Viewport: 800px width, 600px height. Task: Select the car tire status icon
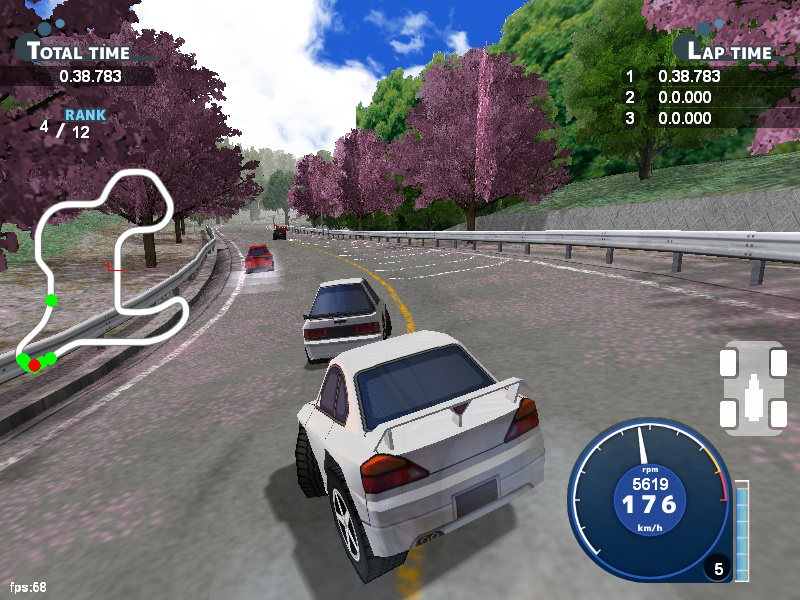point(753,388)
